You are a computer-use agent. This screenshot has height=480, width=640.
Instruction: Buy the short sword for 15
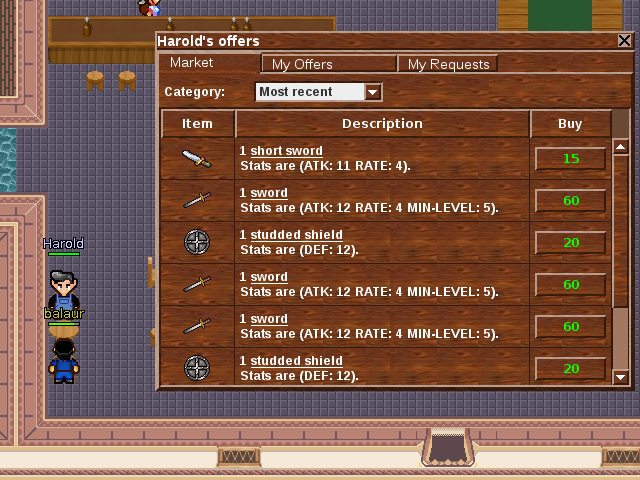(x=570, y=159)
